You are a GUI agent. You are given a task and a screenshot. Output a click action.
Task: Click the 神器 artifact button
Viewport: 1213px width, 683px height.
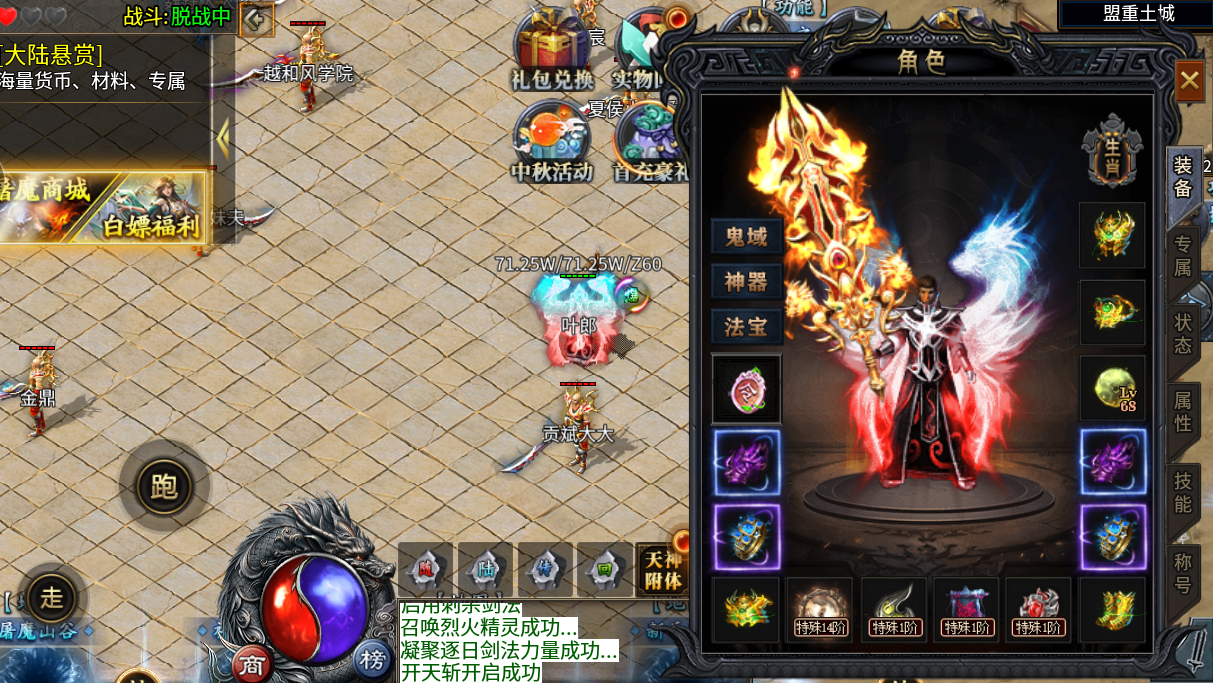pos(746,282)
